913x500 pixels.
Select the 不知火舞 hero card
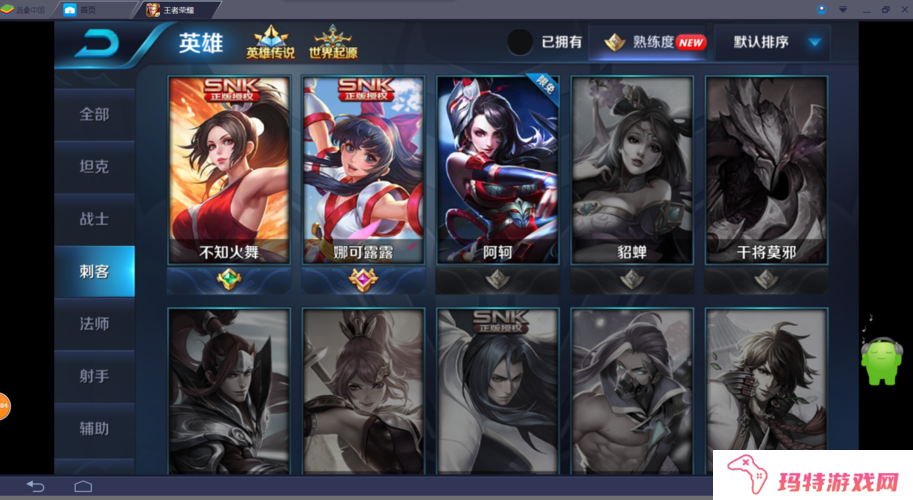tap(229, 170)
